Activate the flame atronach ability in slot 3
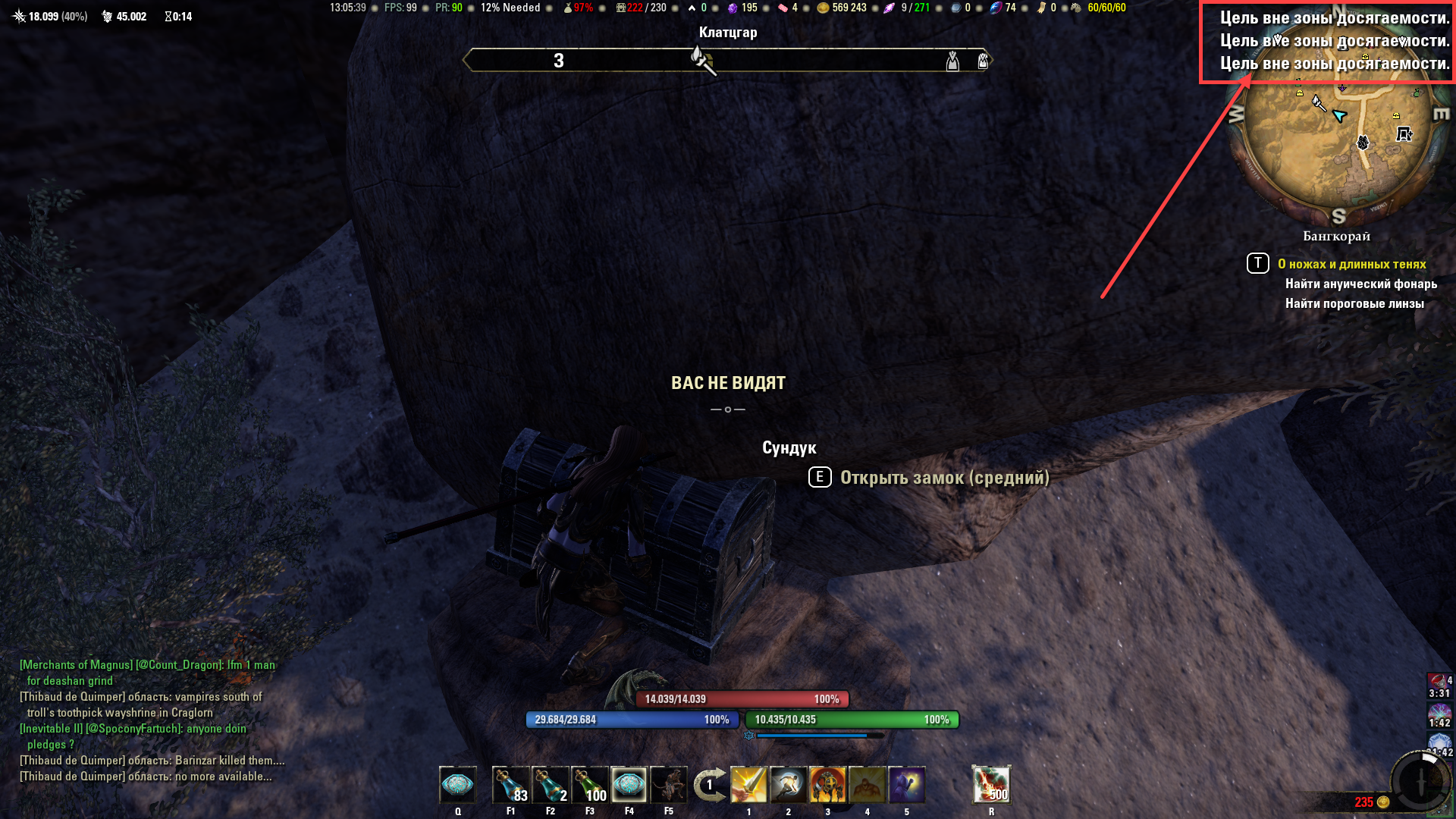The width and height of the screenshot is (1456, 819). tap(827, 786)
